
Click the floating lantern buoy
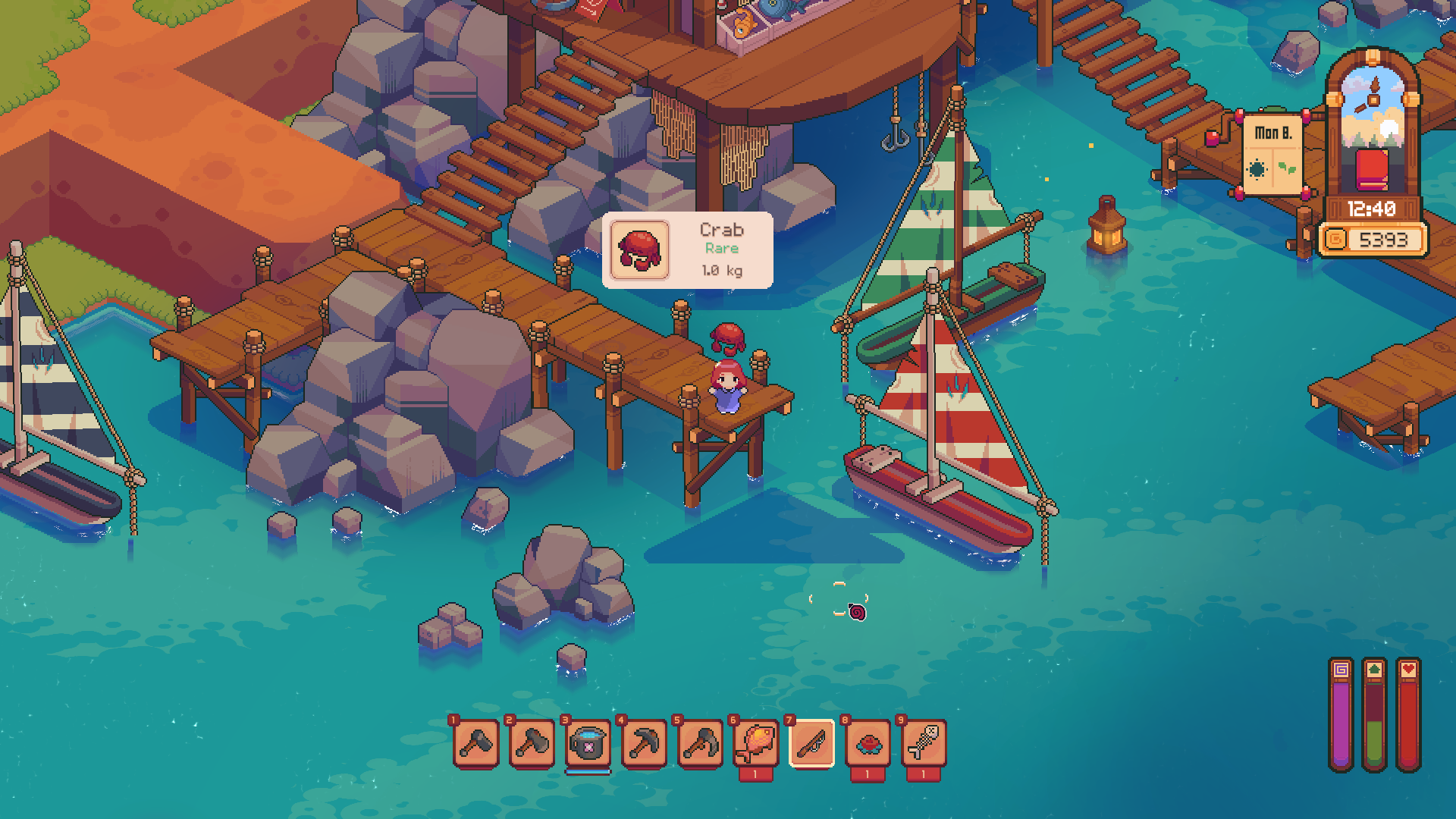click(1106, 227)
